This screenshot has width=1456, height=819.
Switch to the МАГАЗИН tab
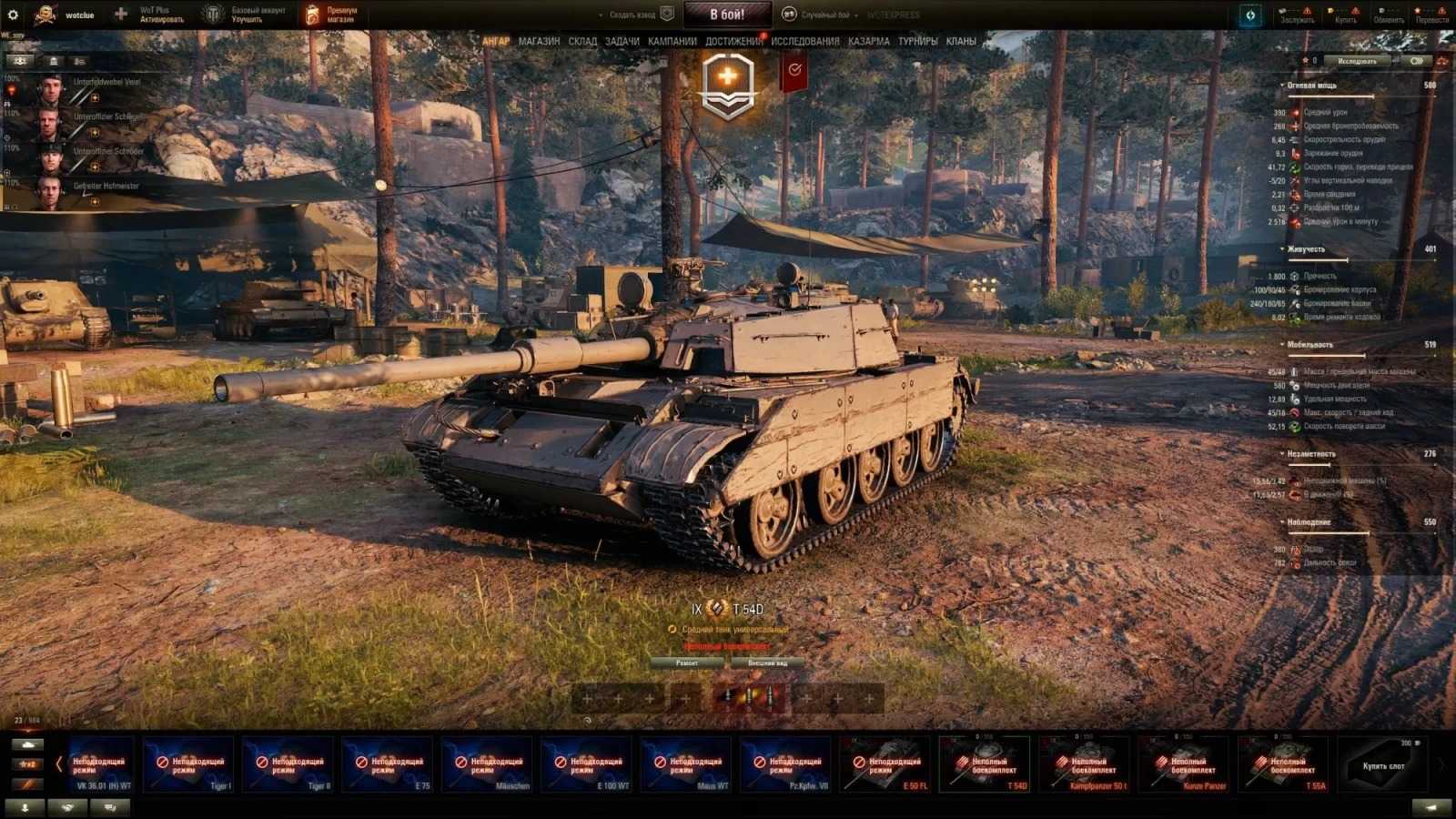pyautogui.click(x=540, y=41)
